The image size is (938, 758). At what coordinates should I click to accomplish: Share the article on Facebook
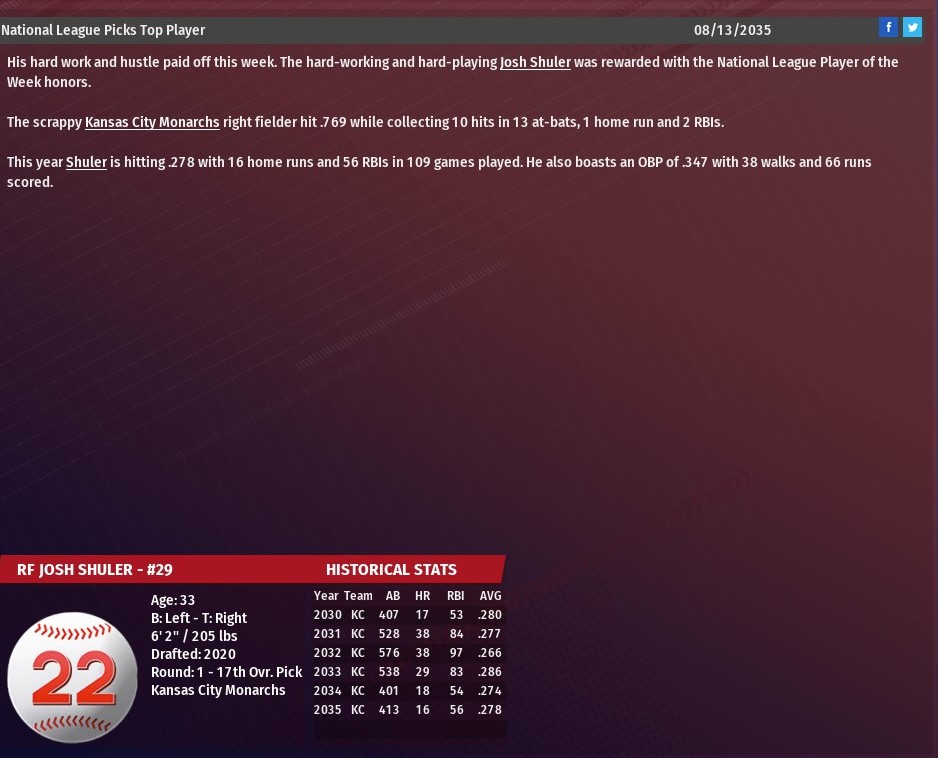(888, 28)
